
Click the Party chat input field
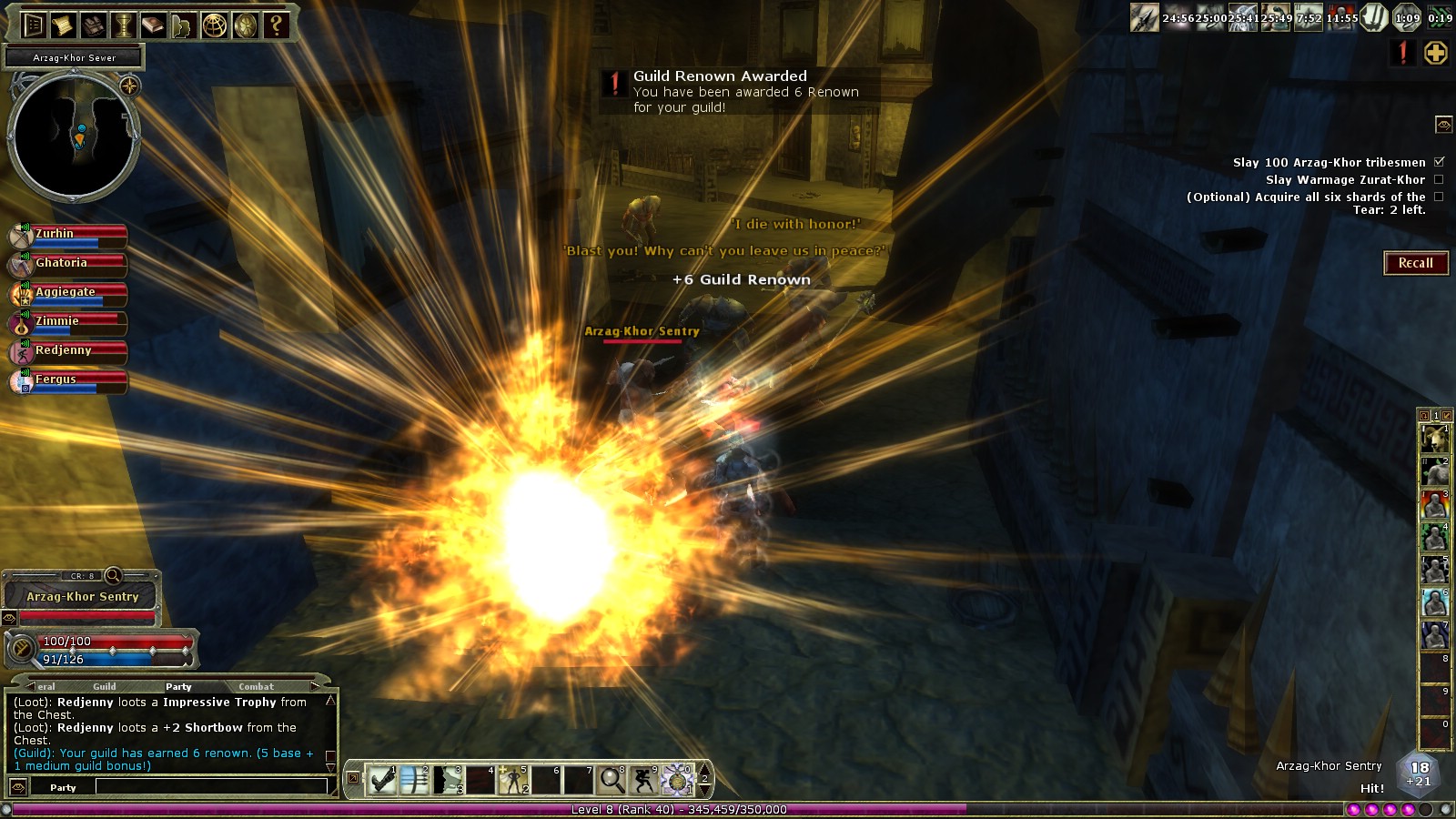(x=211, y=787)
